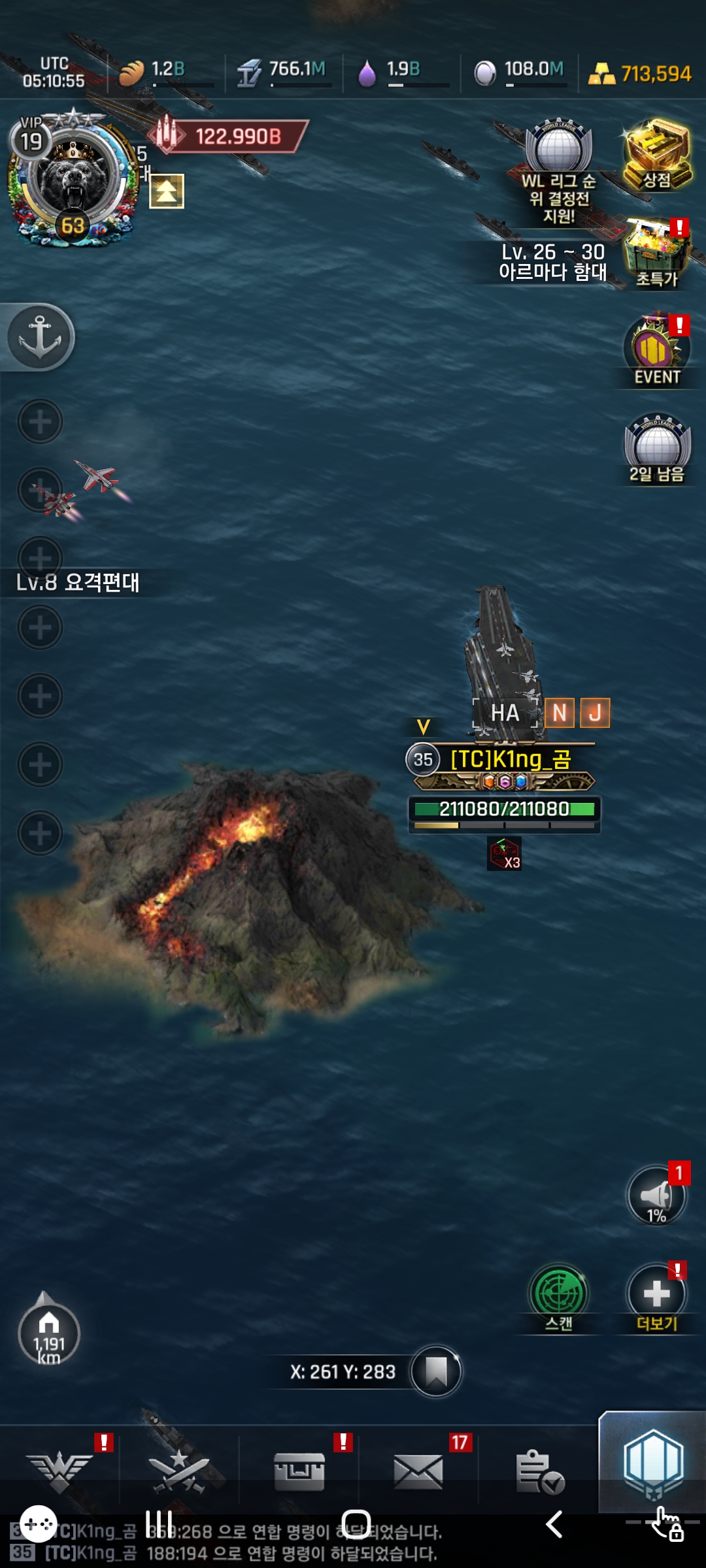Open the crossed-swords battle menu
This screenshot has height=1568, width=706.
pyautogui.click(x=178, y=1471)
